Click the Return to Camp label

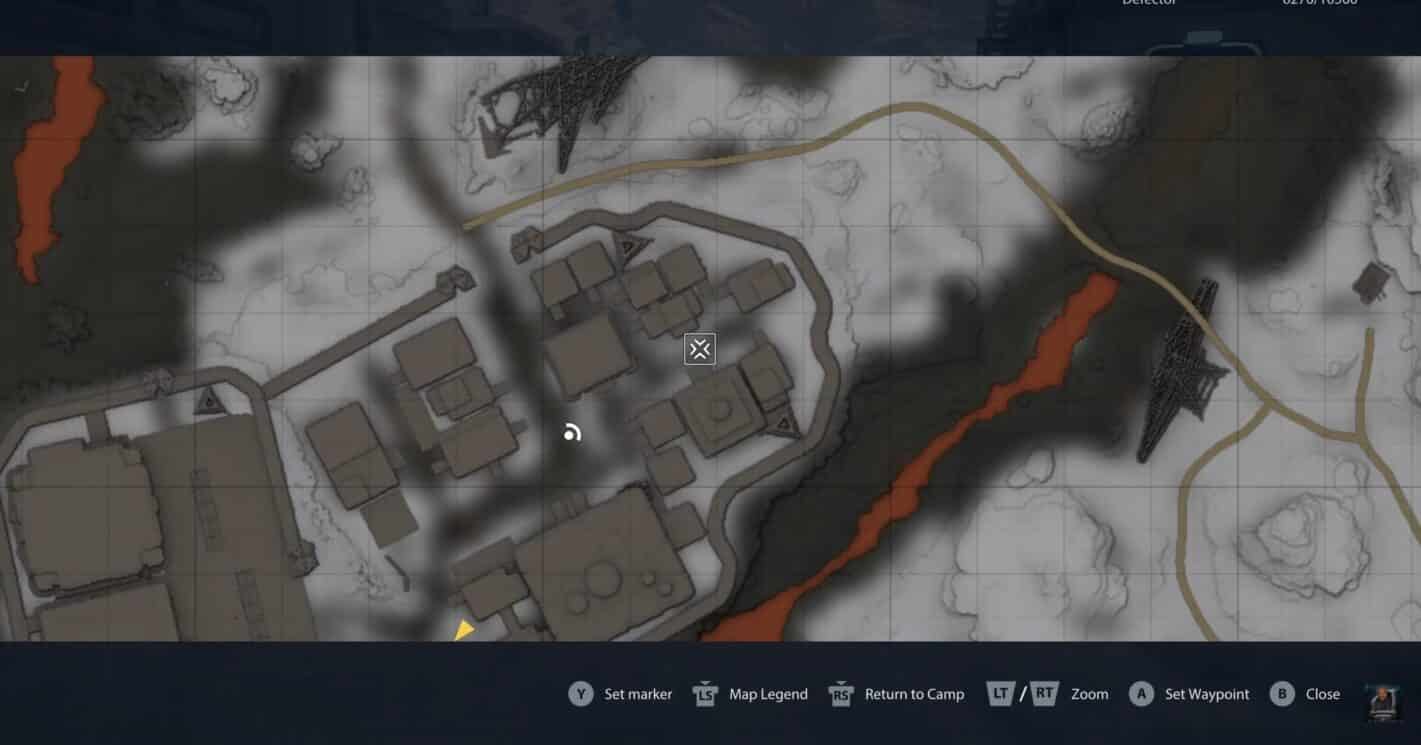click(x=915, y=693)
